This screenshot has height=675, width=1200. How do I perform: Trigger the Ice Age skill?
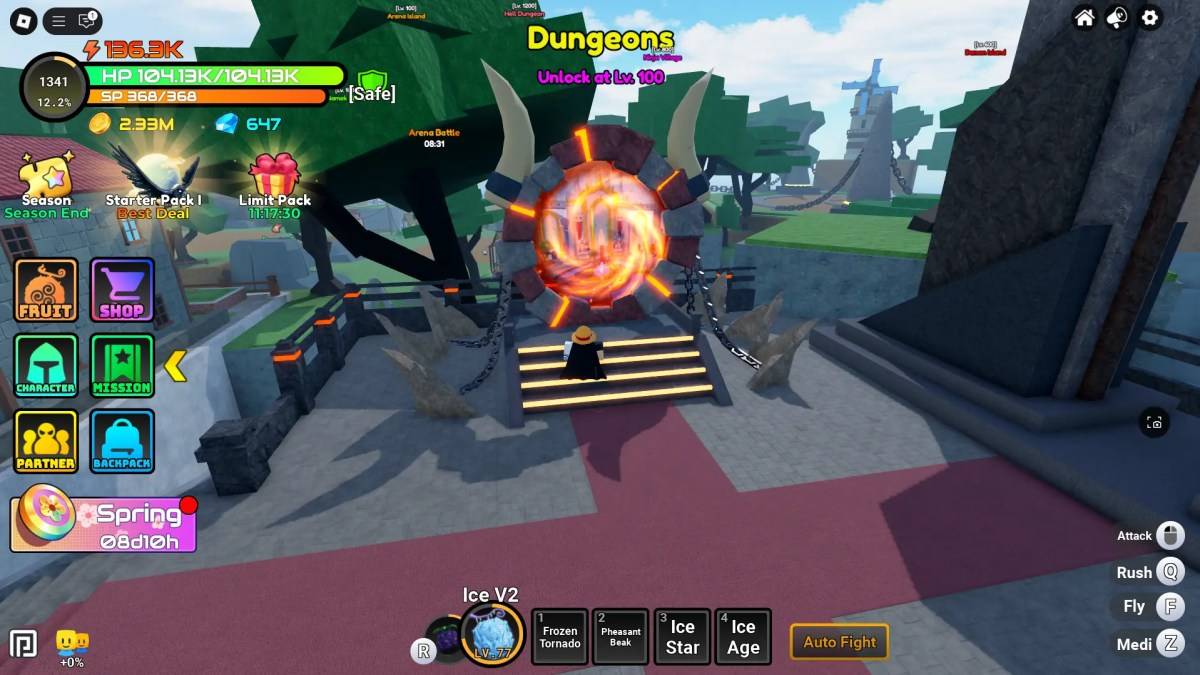pos(743,637)
